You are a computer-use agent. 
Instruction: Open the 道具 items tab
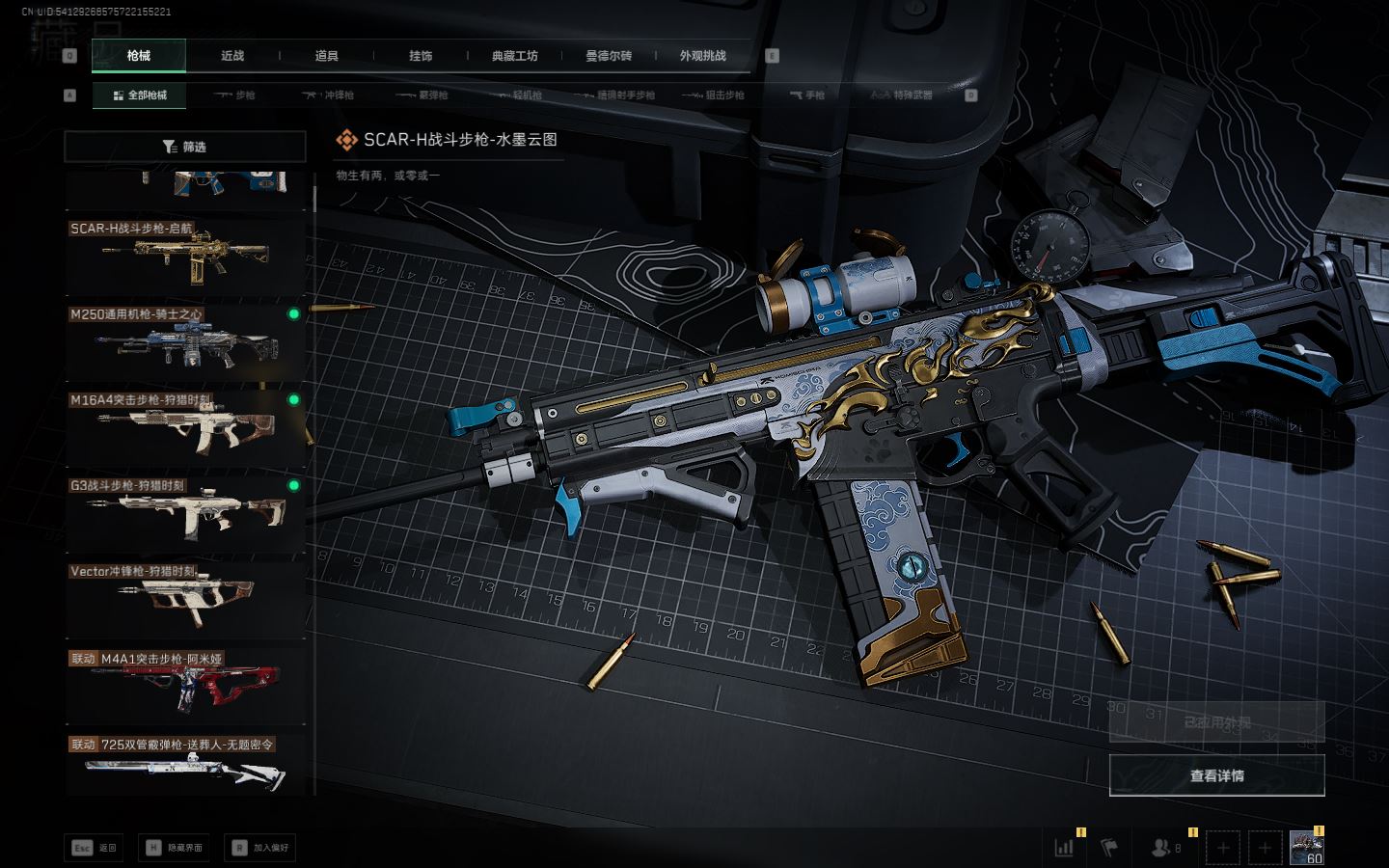click(327, 56)
